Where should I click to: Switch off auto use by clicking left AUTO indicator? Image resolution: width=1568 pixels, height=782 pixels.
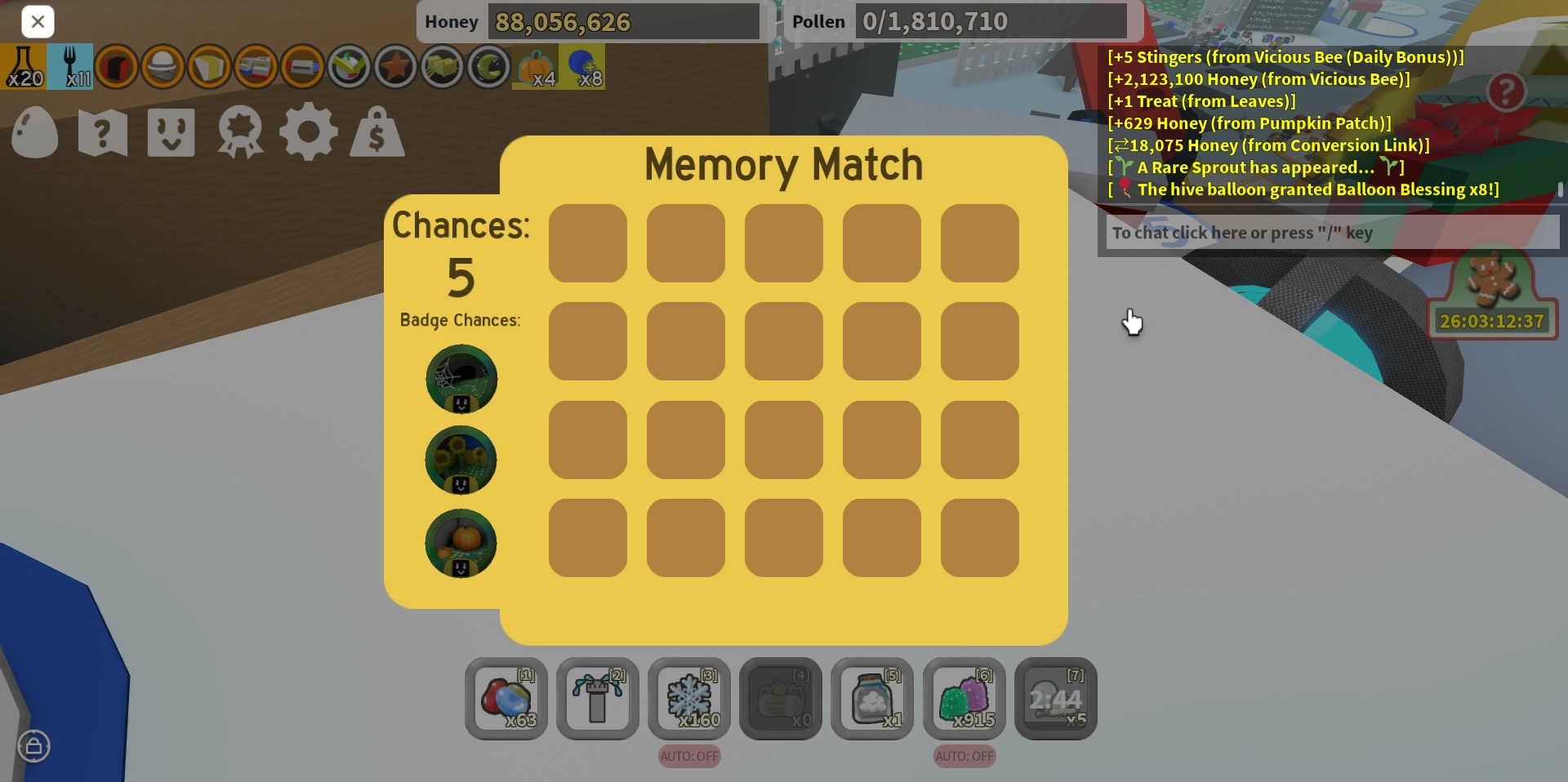click(688, 756)
